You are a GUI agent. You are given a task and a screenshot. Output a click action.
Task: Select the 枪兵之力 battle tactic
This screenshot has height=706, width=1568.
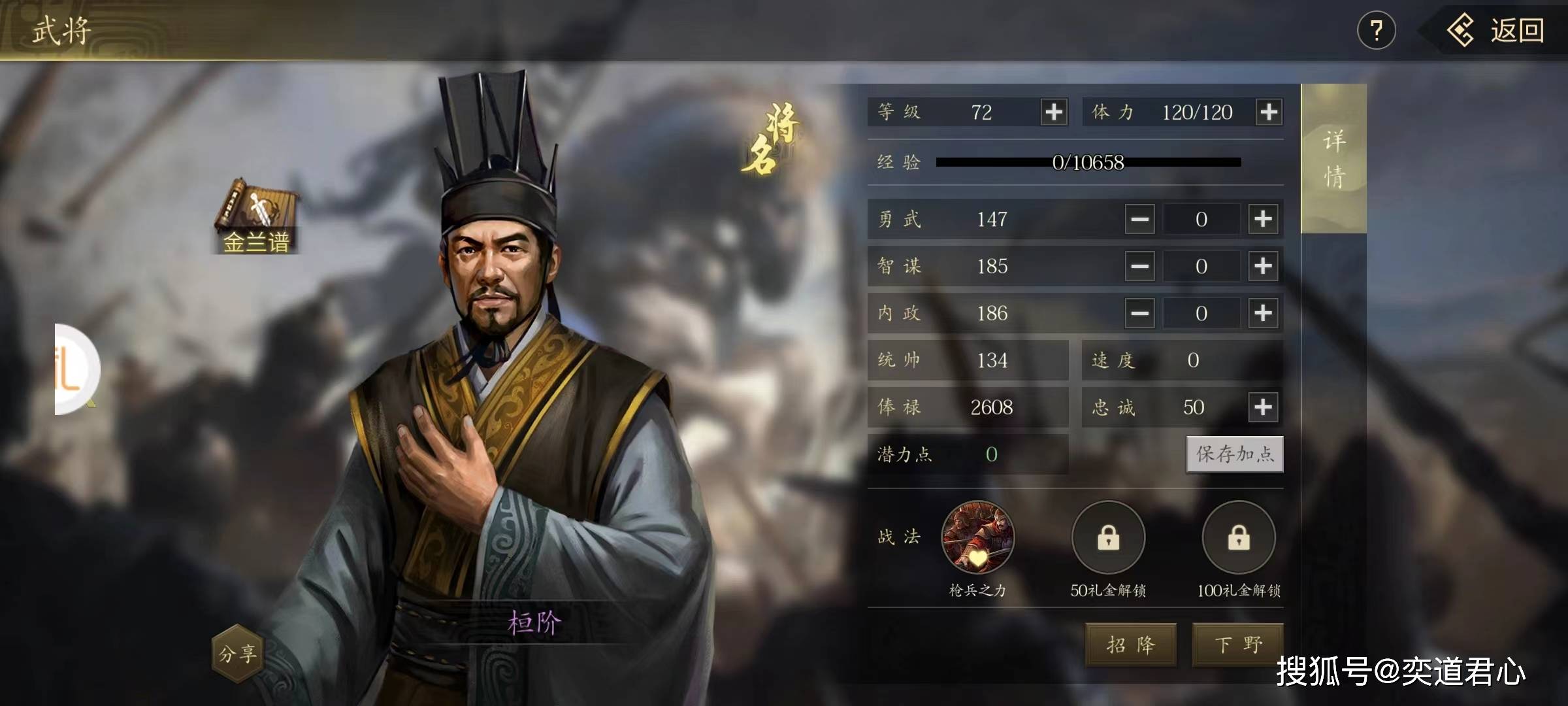[x=976, y=538]
